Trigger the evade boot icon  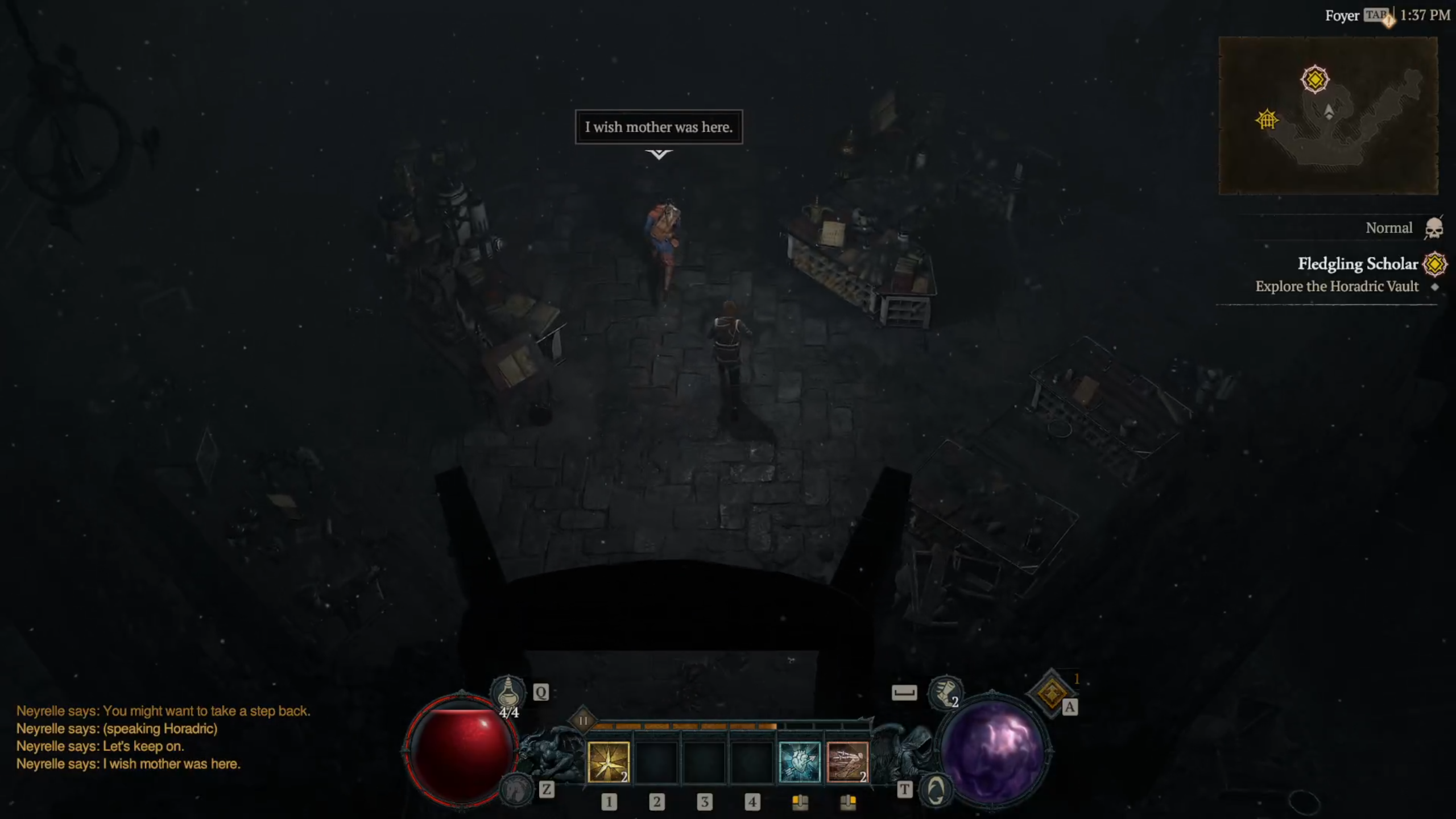[x=945, y=692]
